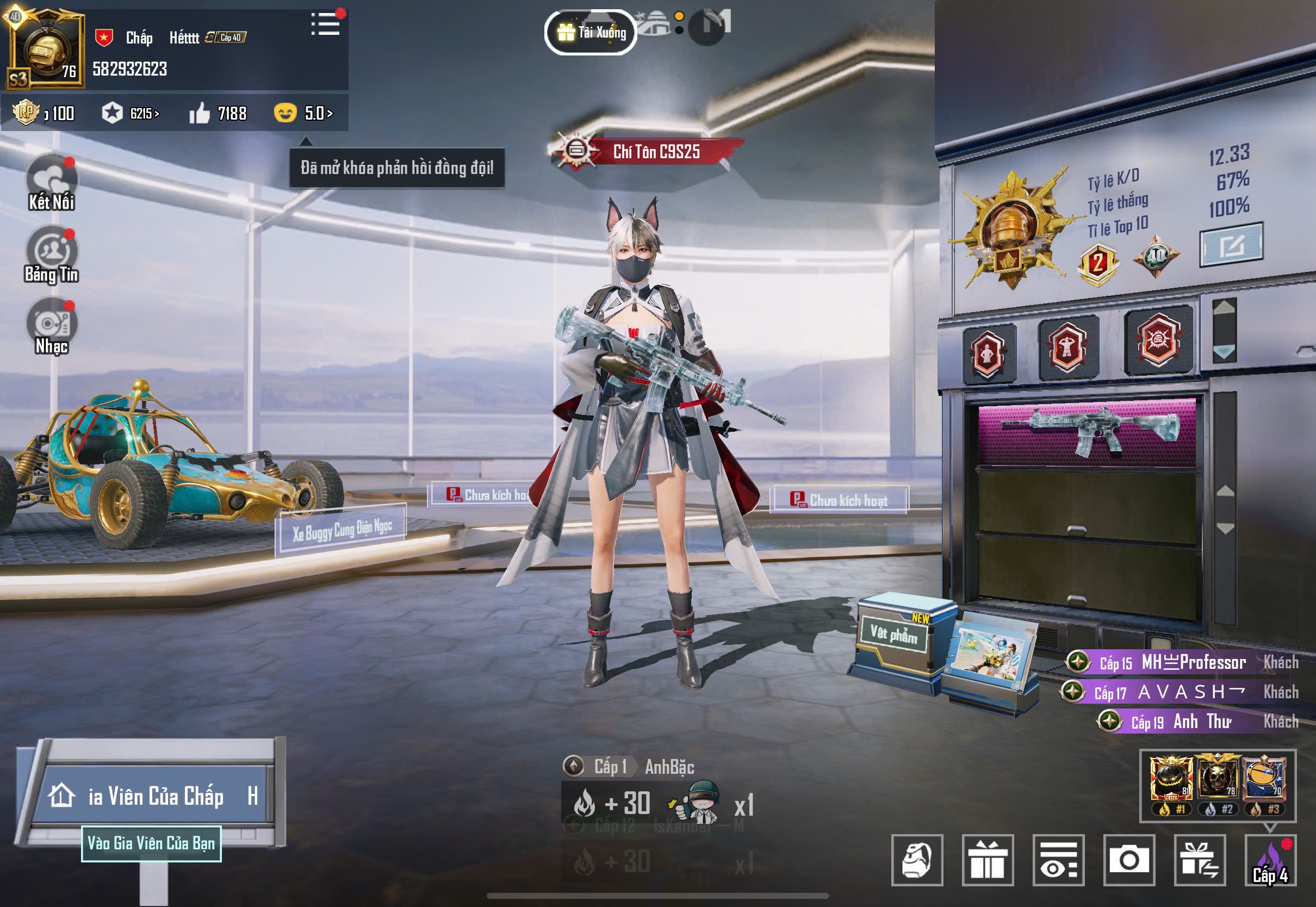Click the edit stats pencil button
The width and height of the screenshot is (1316, 907).
(1231, 245)
